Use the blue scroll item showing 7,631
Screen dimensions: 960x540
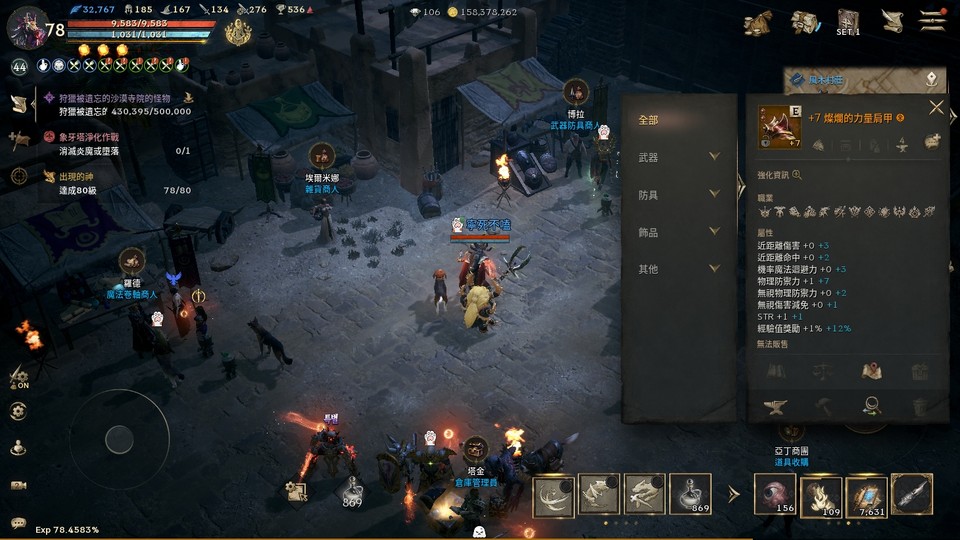coord(866,494)
